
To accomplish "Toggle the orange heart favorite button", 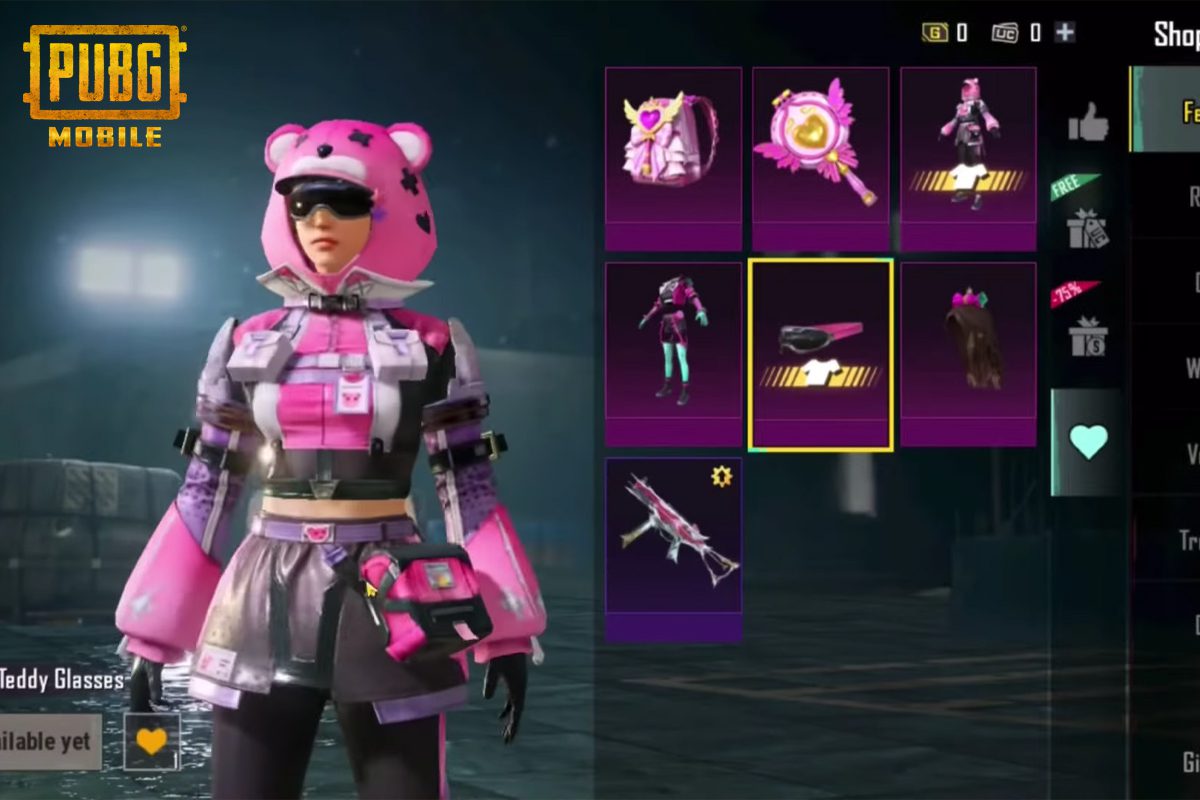I will (x=152, y=741).
